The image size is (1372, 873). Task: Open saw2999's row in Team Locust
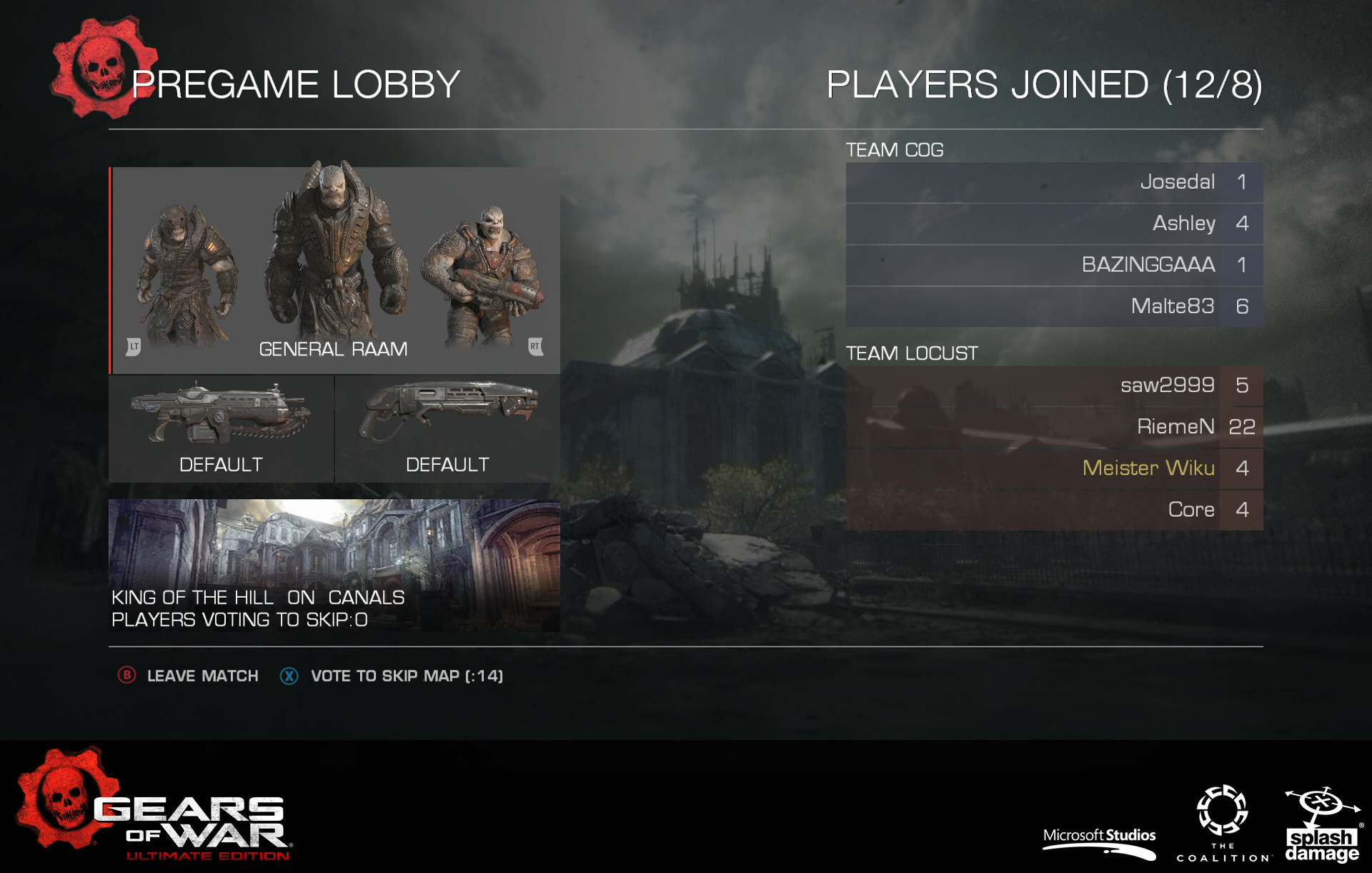click(x=1053, y=386)
